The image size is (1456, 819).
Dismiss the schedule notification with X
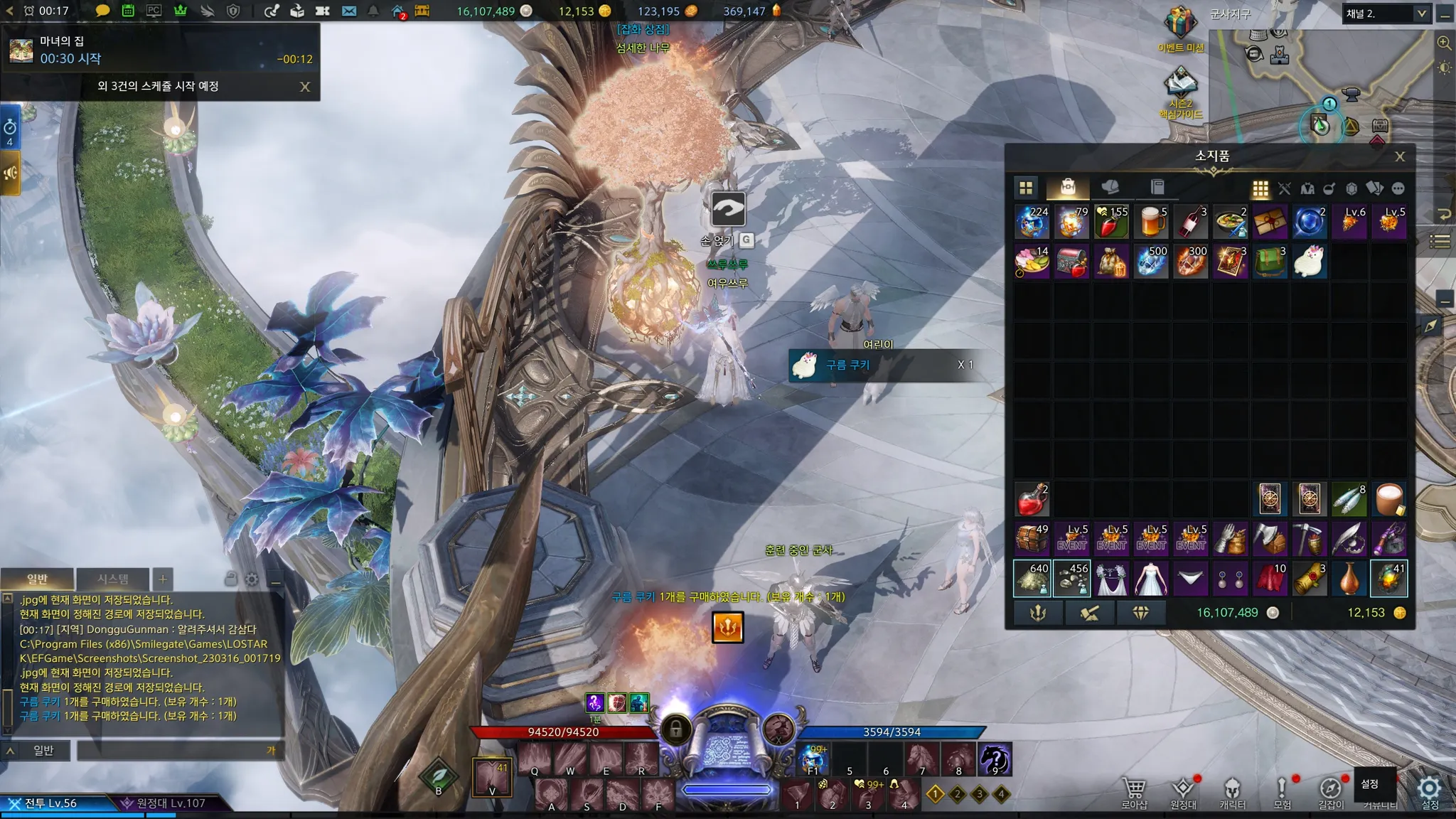[x=305, y=87]
